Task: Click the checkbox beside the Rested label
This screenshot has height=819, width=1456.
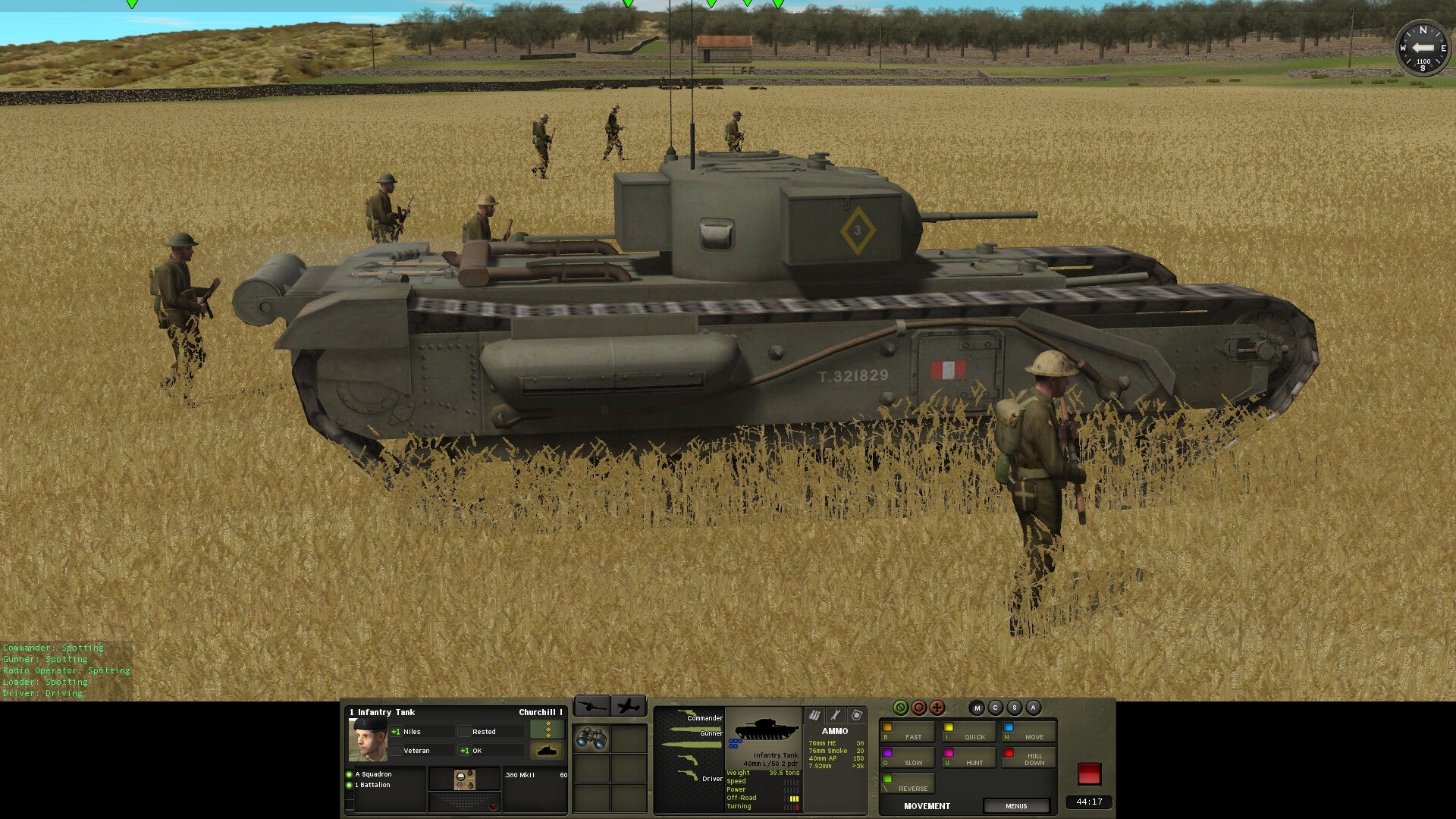Action: pyautogui.click(x=465, y=731)
